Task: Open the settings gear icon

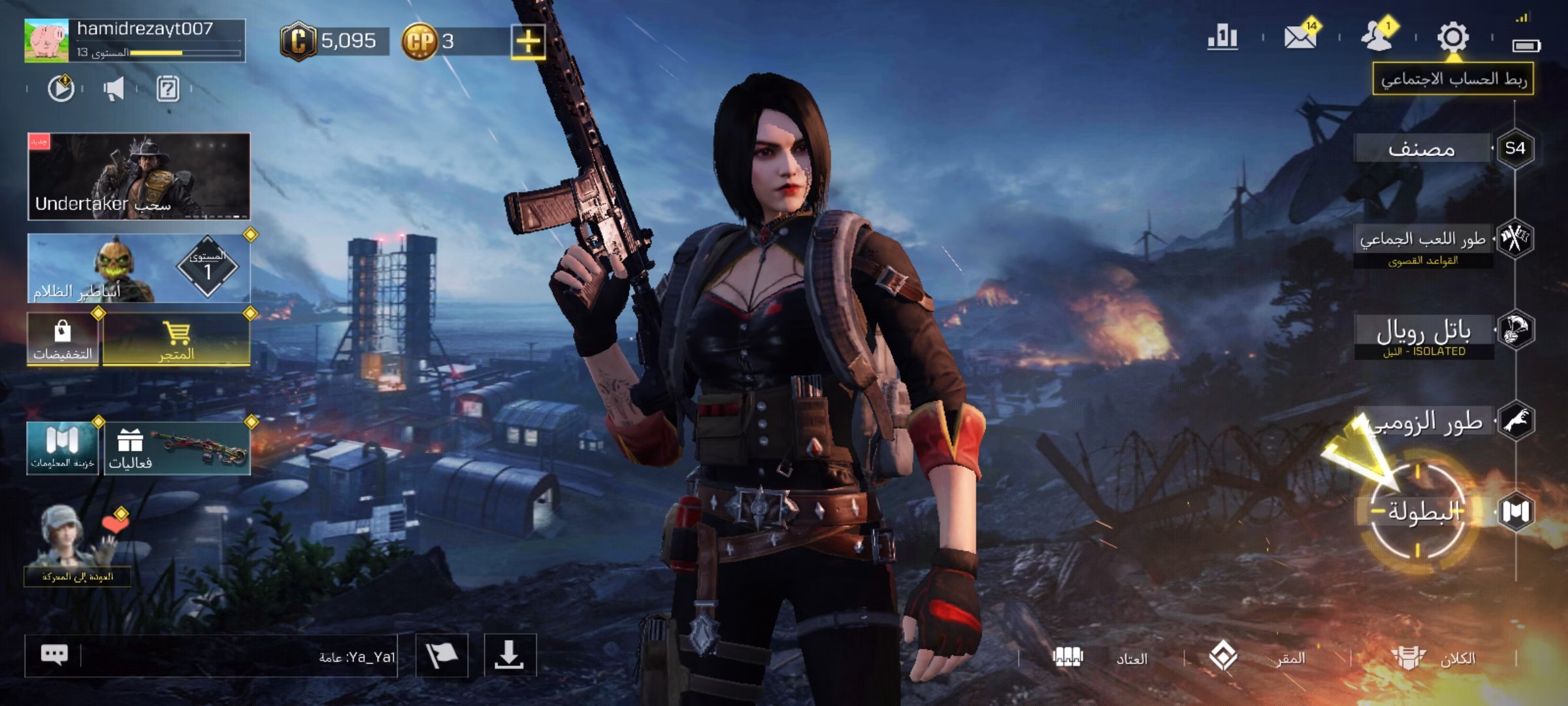Action: point(1452,38)
